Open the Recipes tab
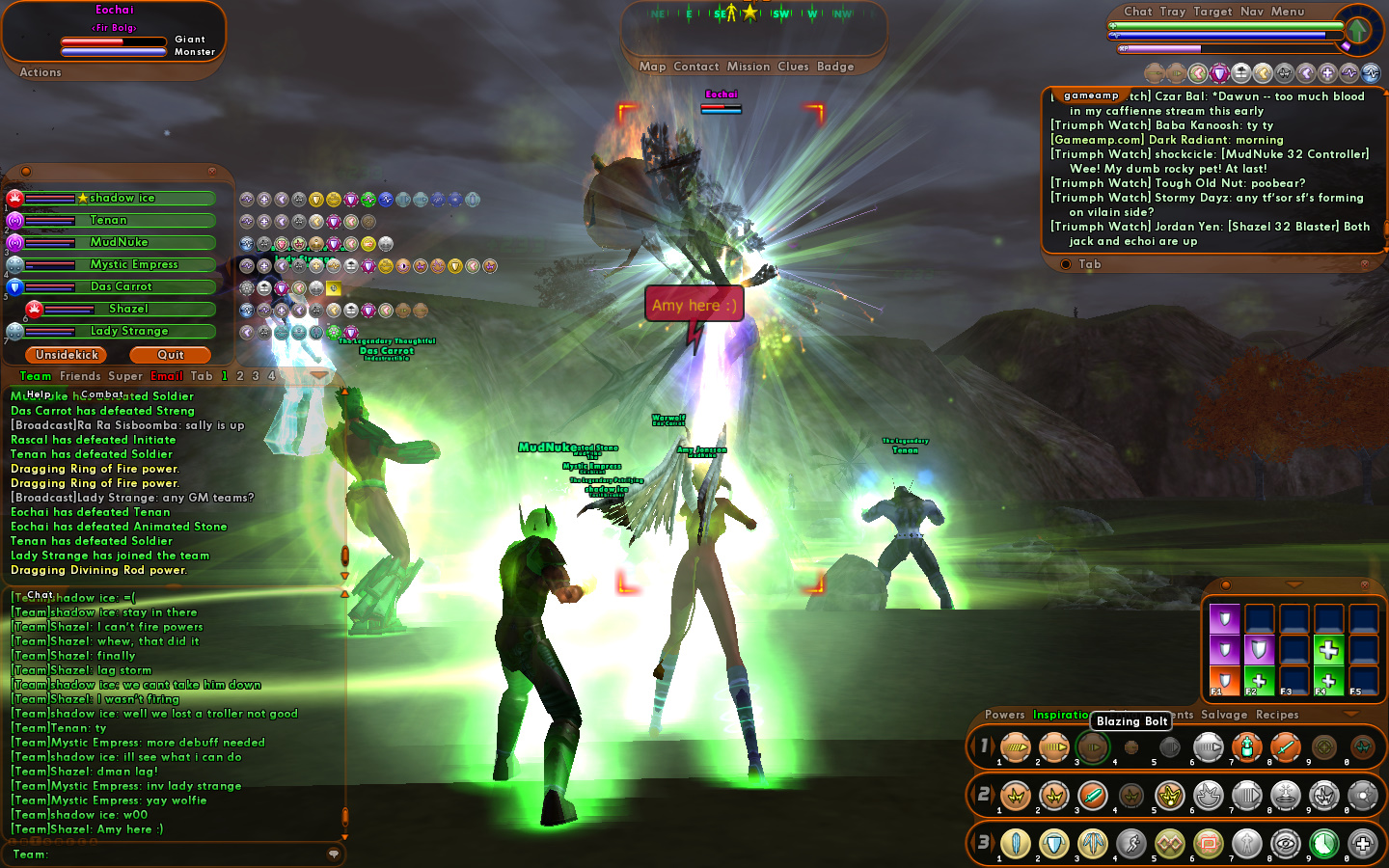Image resolution: width=1389 pixels, height=868 pixels. click(1277, 715)
